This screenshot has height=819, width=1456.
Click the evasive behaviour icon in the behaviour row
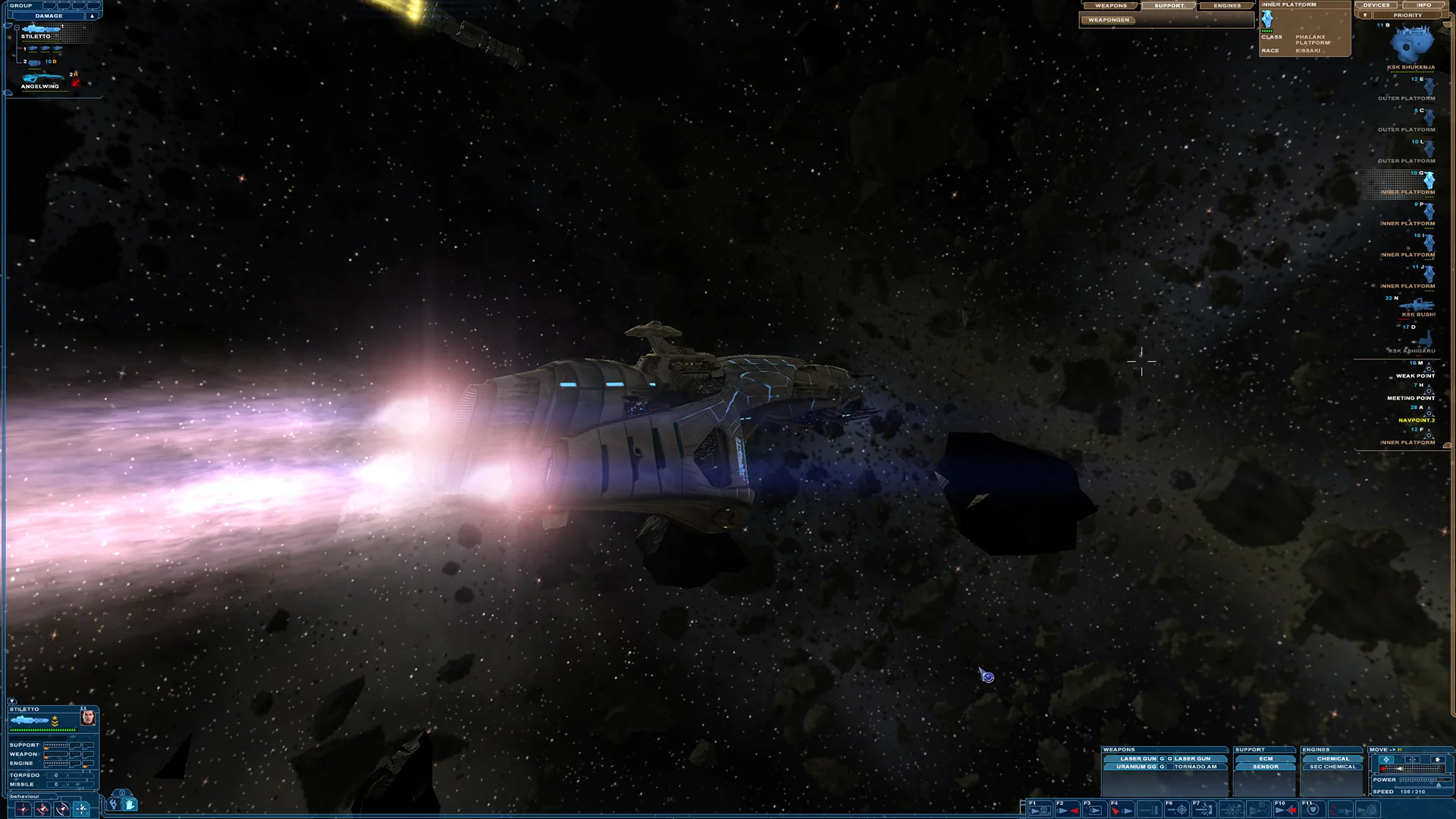tap(61, 810)
